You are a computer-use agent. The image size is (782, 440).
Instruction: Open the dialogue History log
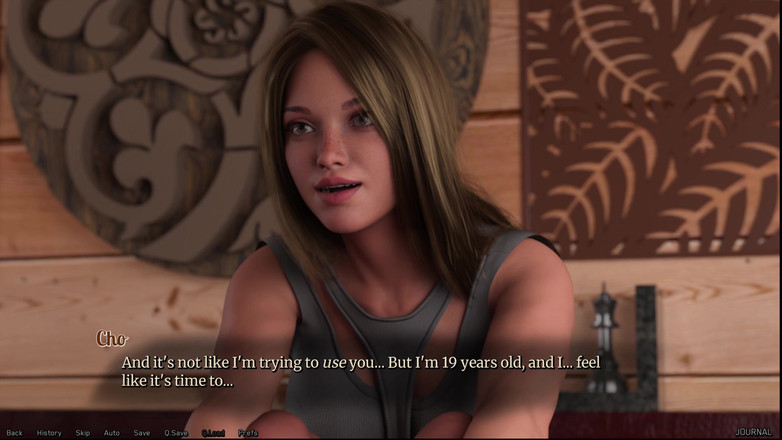[x=49, y=433]
